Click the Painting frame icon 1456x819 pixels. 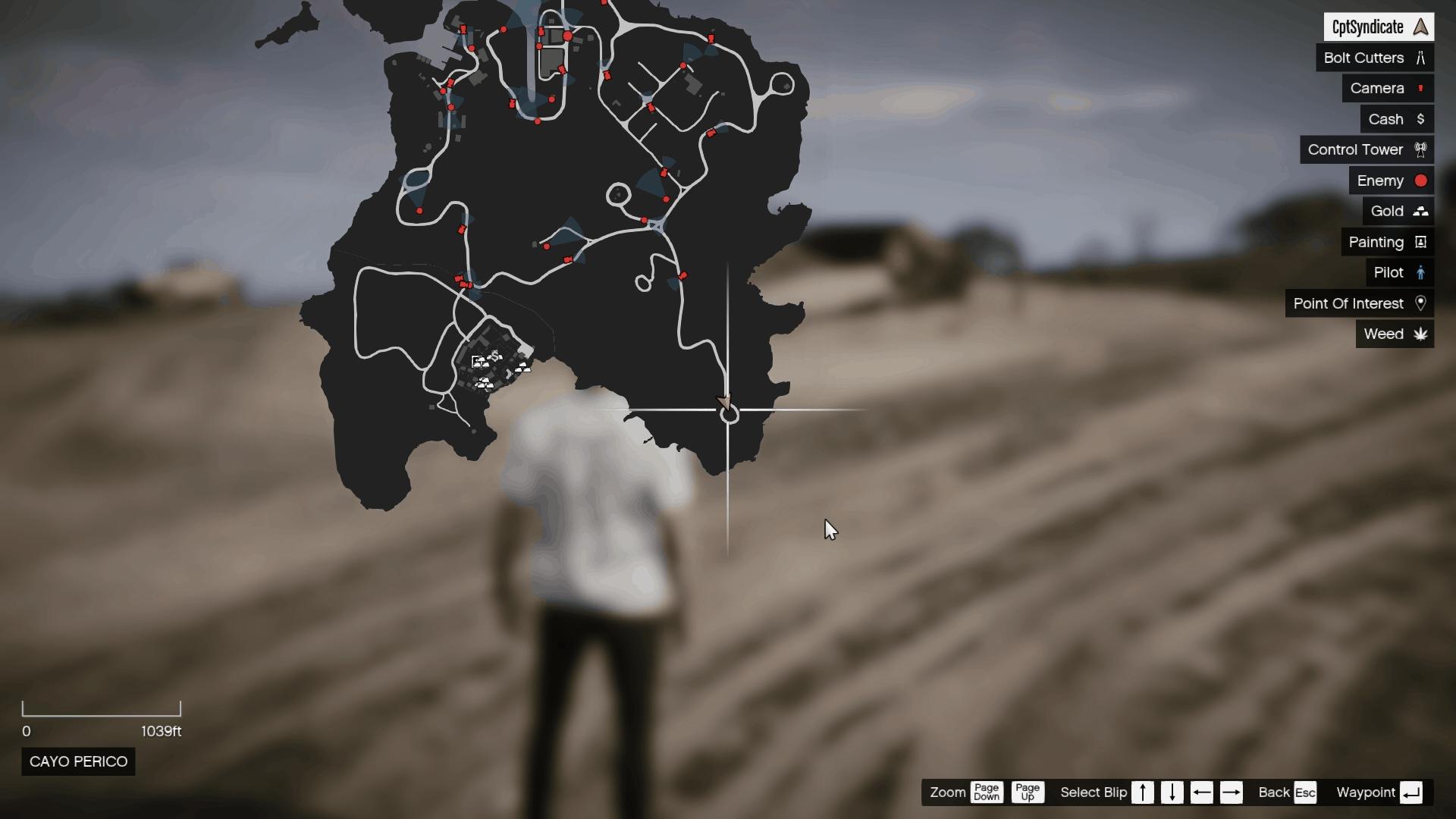pyautogui.click(x=1422, y=242)
